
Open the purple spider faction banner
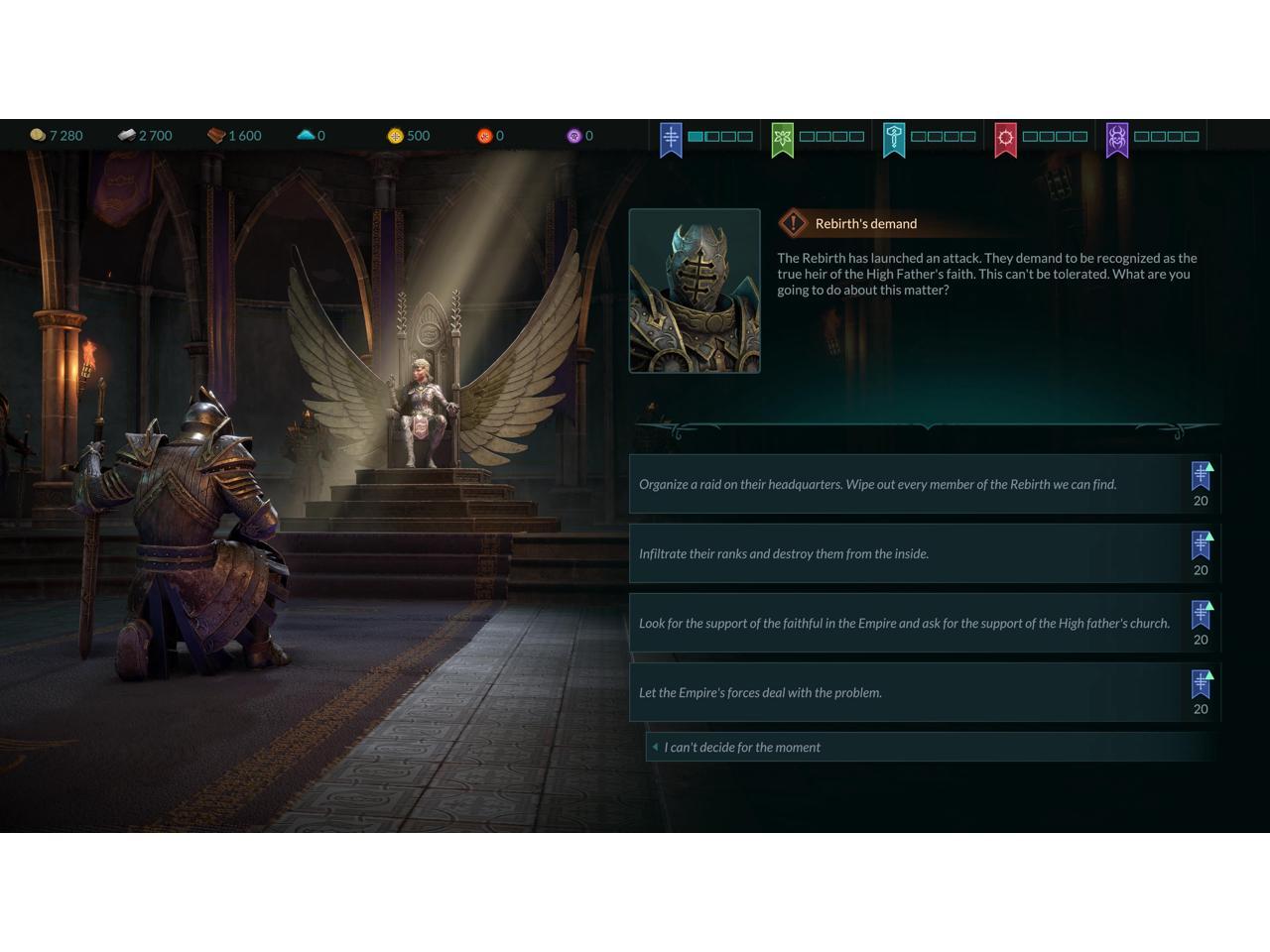(1117, 138)
